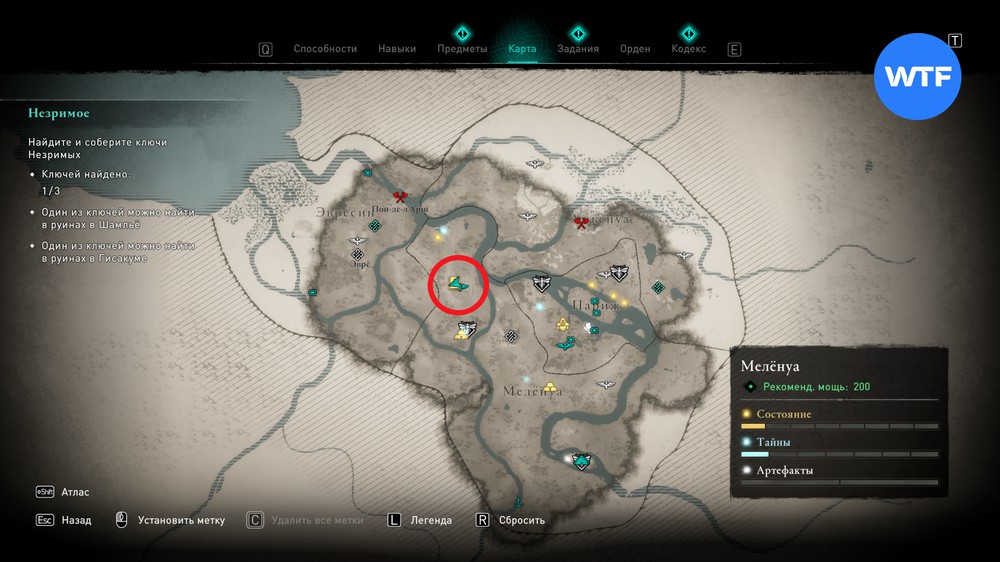Click the Карта tab
This screenshot has width=1000, height=562.
[522, 49]
